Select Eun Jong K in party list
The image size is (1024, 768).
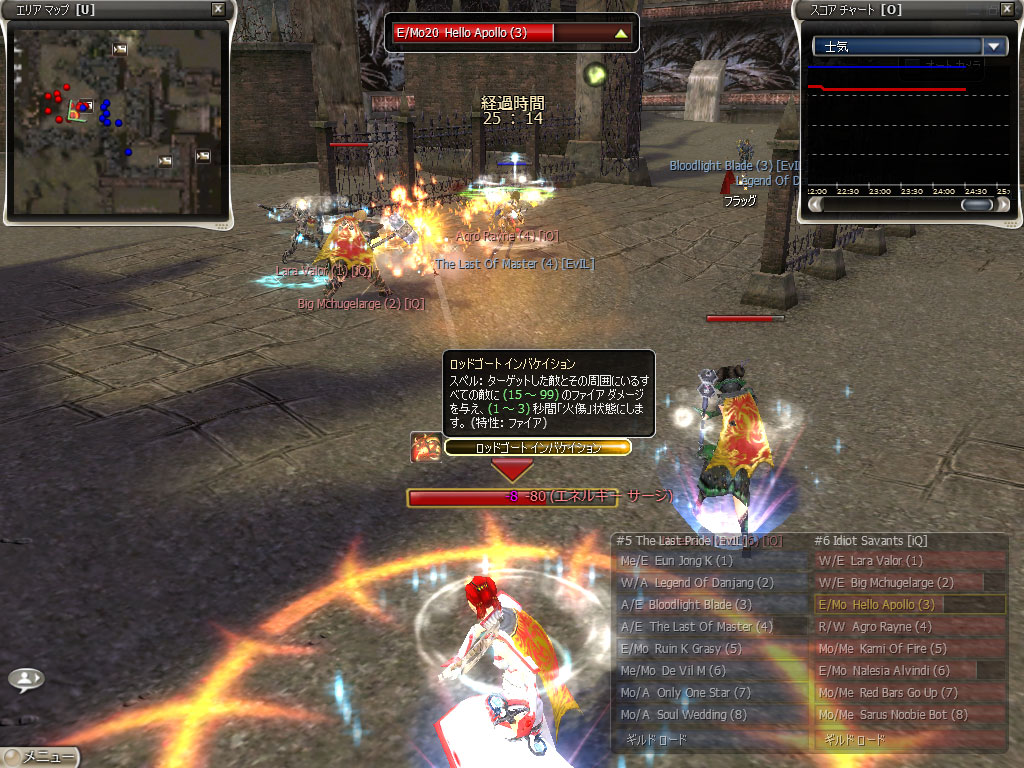pos(710,561)
